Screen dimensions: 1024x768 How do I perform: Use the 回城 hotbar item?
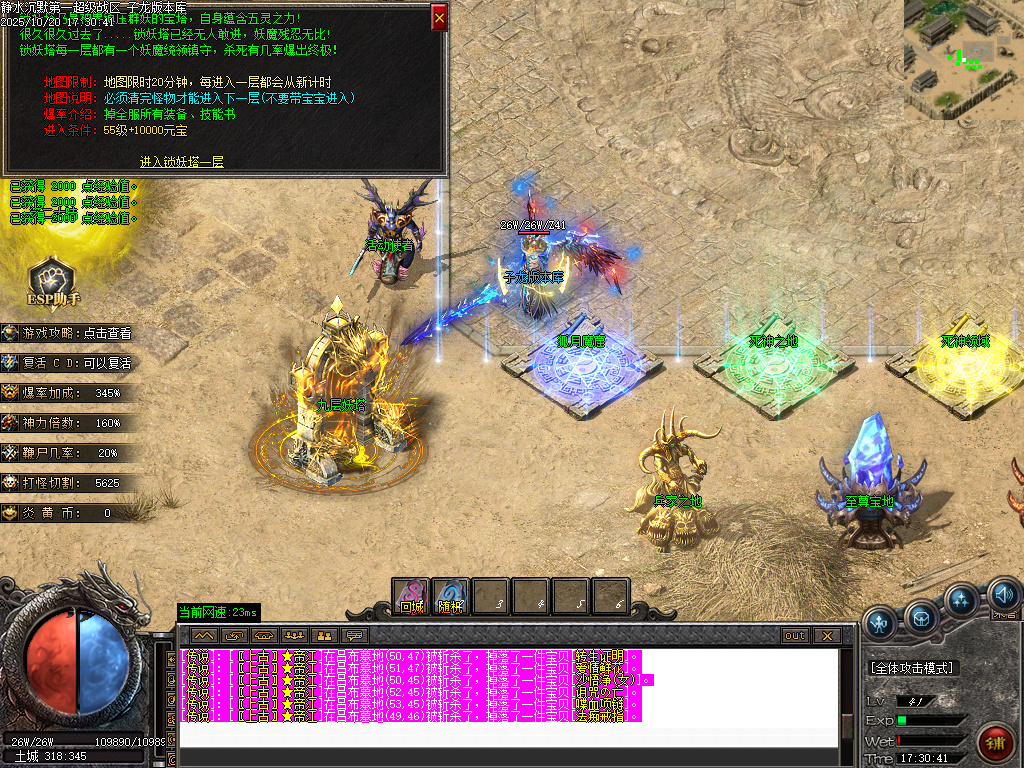coord(411,597)
